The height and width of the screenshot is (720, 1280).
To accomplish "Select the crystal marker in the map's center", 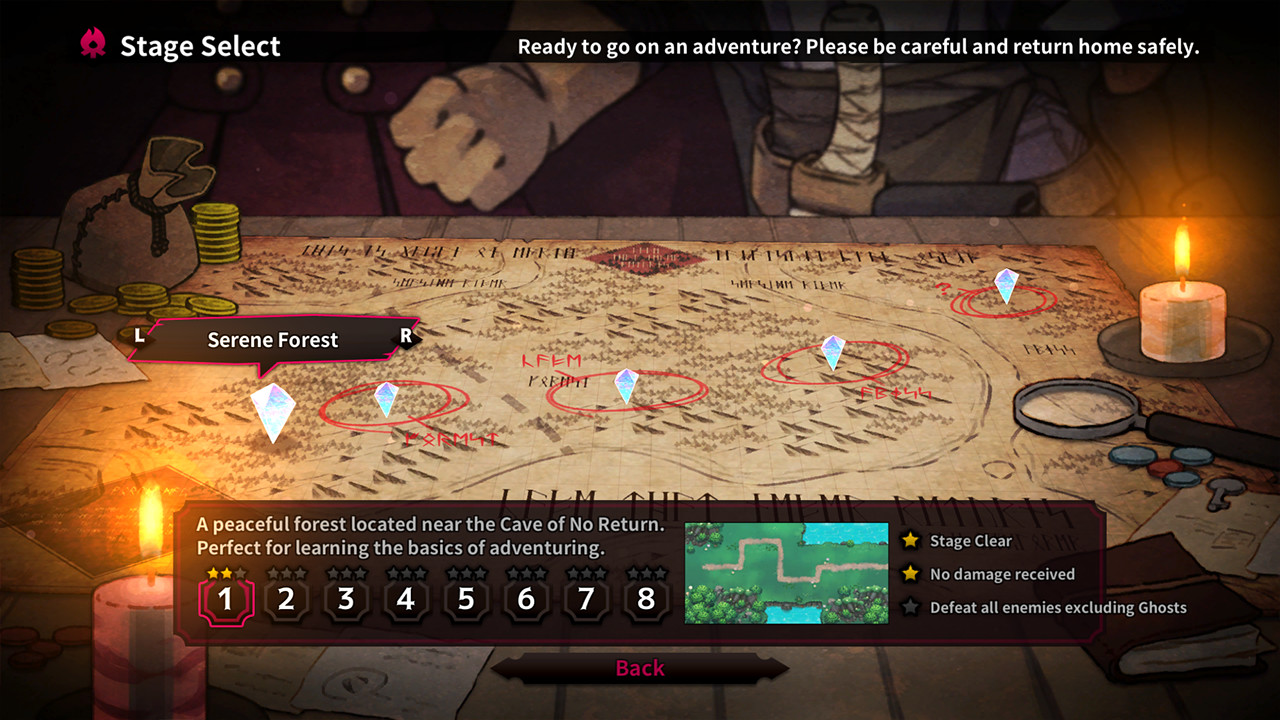I will point(626,385).
